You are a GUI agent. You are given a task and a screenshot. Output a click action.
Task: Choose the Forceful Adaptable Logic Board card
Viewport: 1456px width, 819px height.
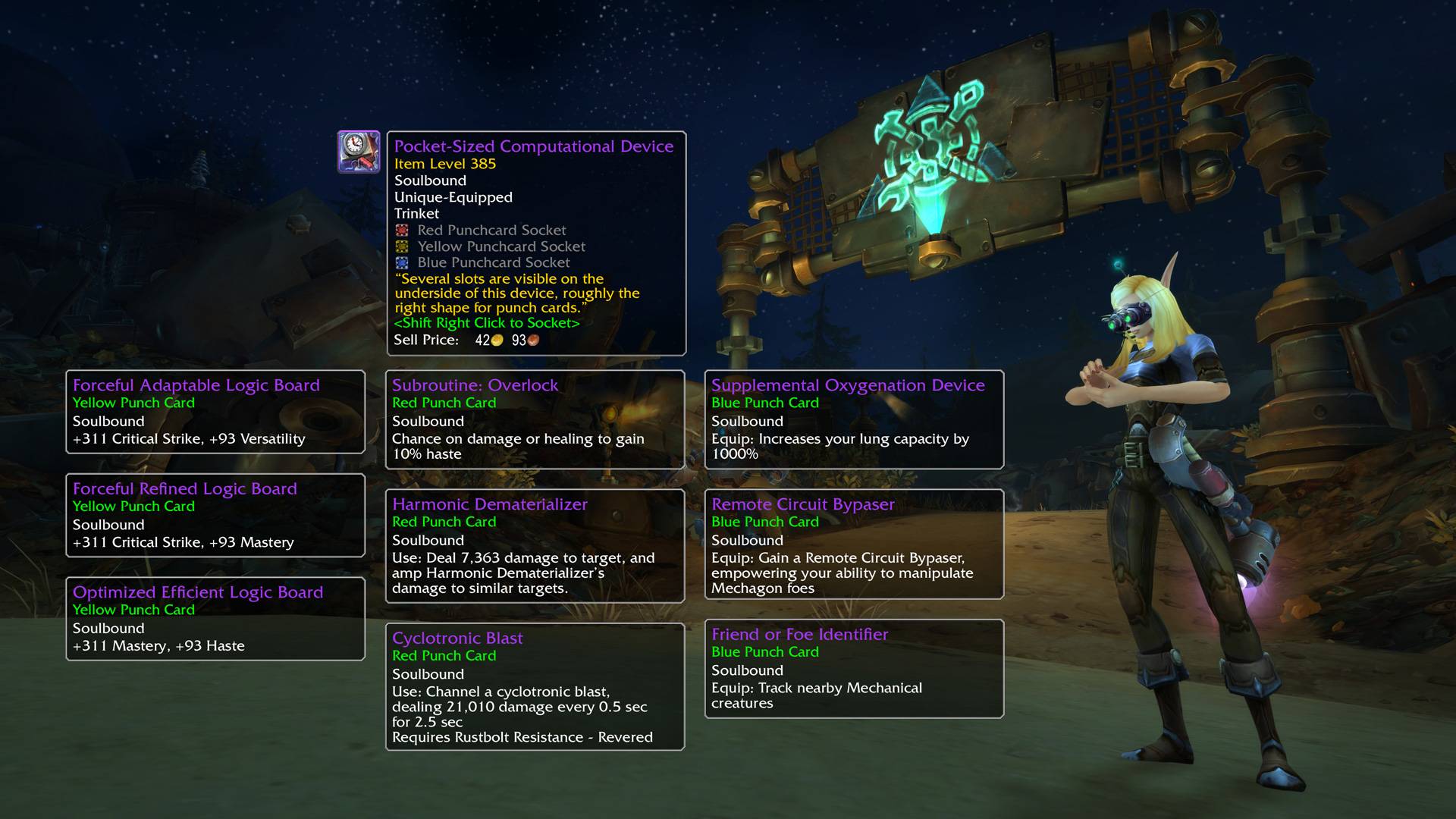(x=215, y=412)
